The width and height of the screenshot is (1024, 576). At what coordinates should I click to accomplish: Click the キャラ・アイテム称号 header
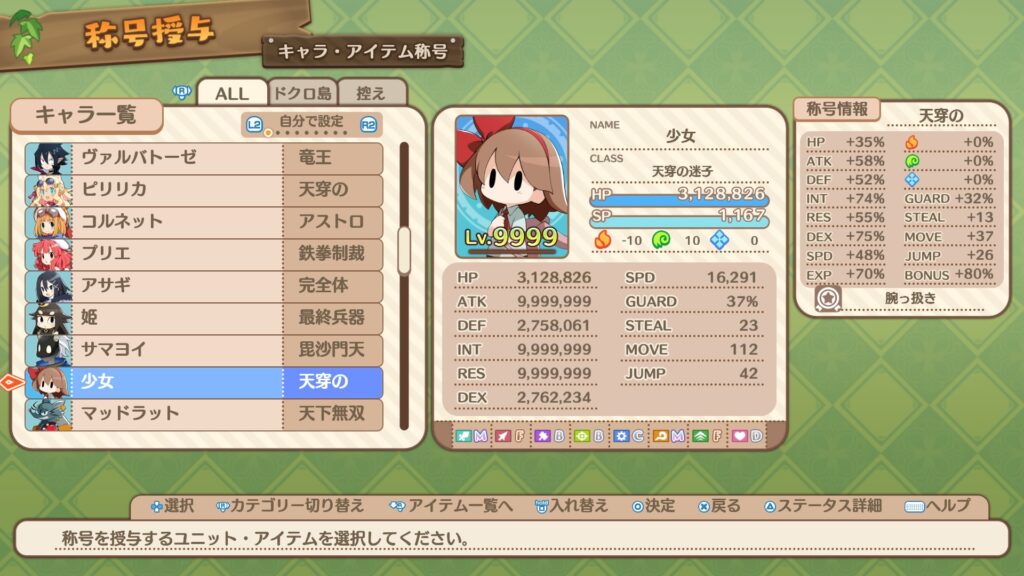pyautogui.click(x=363, y=51)
